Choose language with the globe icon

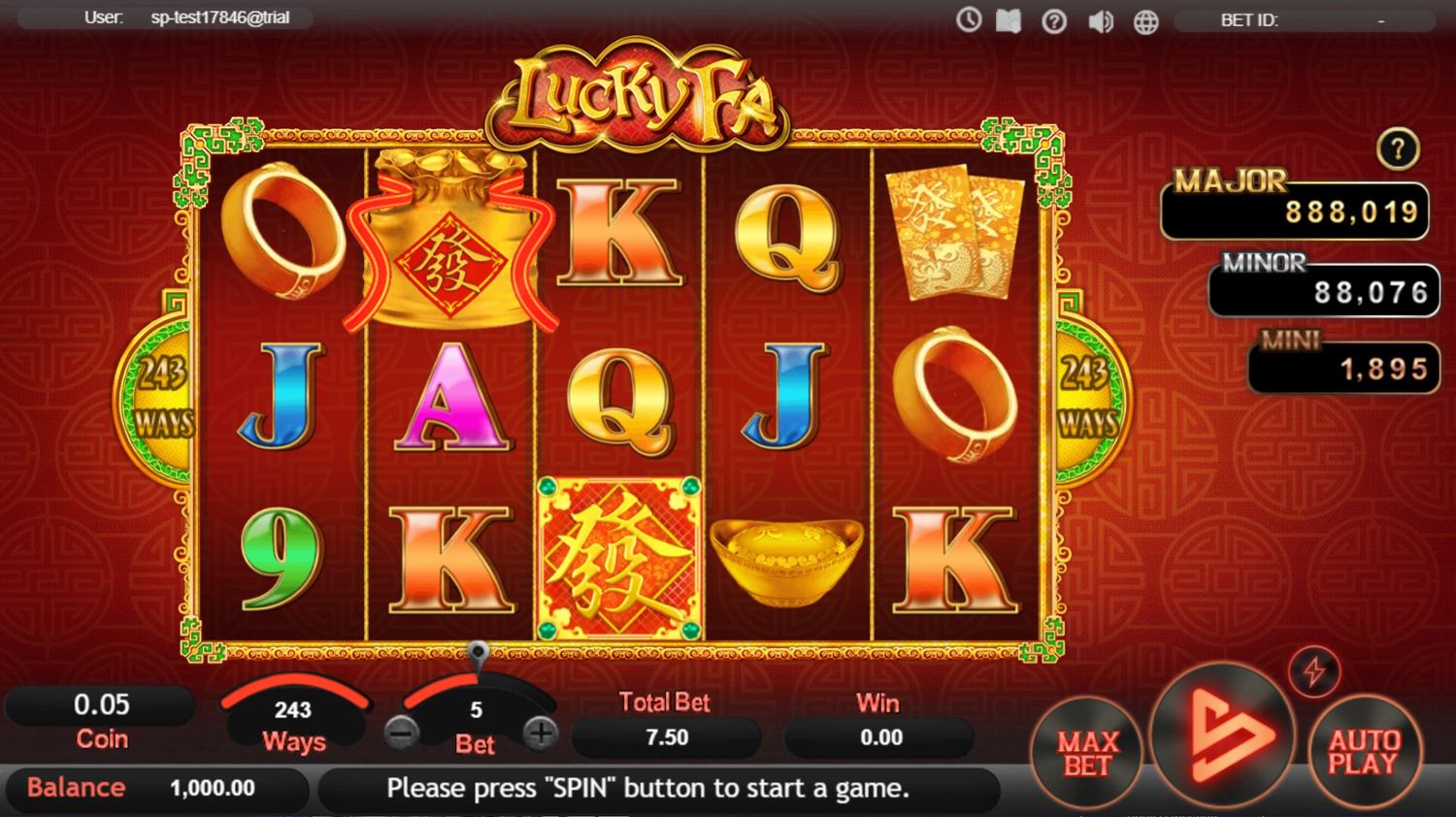coord(1146,20)
